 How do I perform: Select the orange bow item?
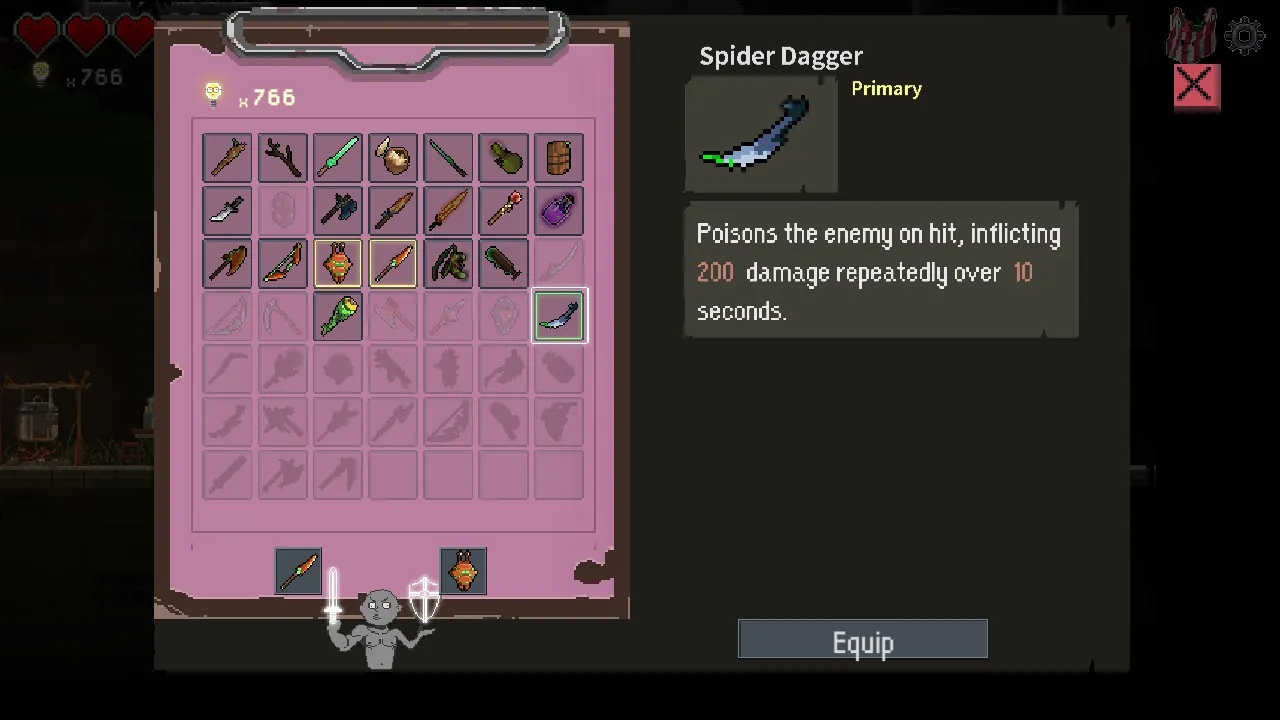[282, 263]
